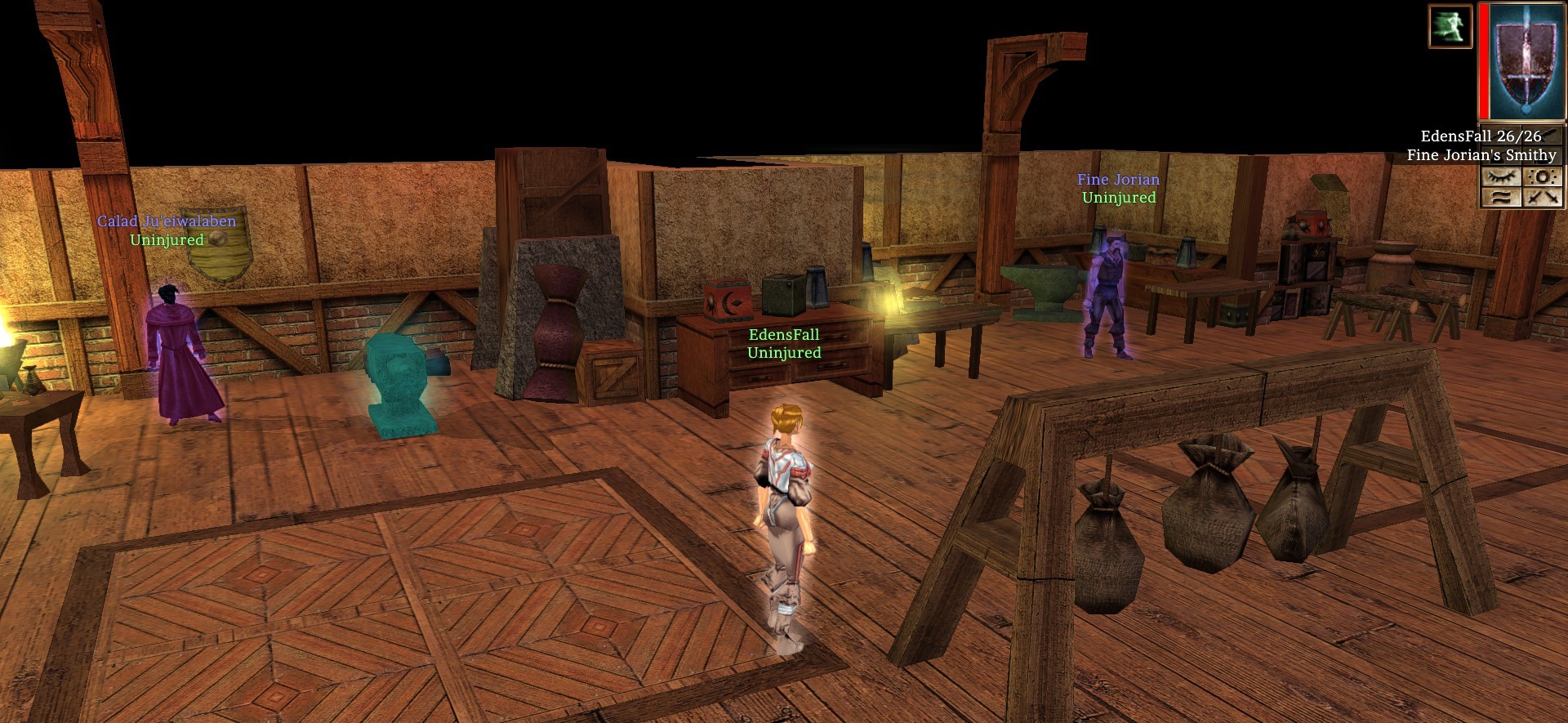Select the green running figure effect icon
This screenshot has width=1568, height=723.
pos(1450,26)
